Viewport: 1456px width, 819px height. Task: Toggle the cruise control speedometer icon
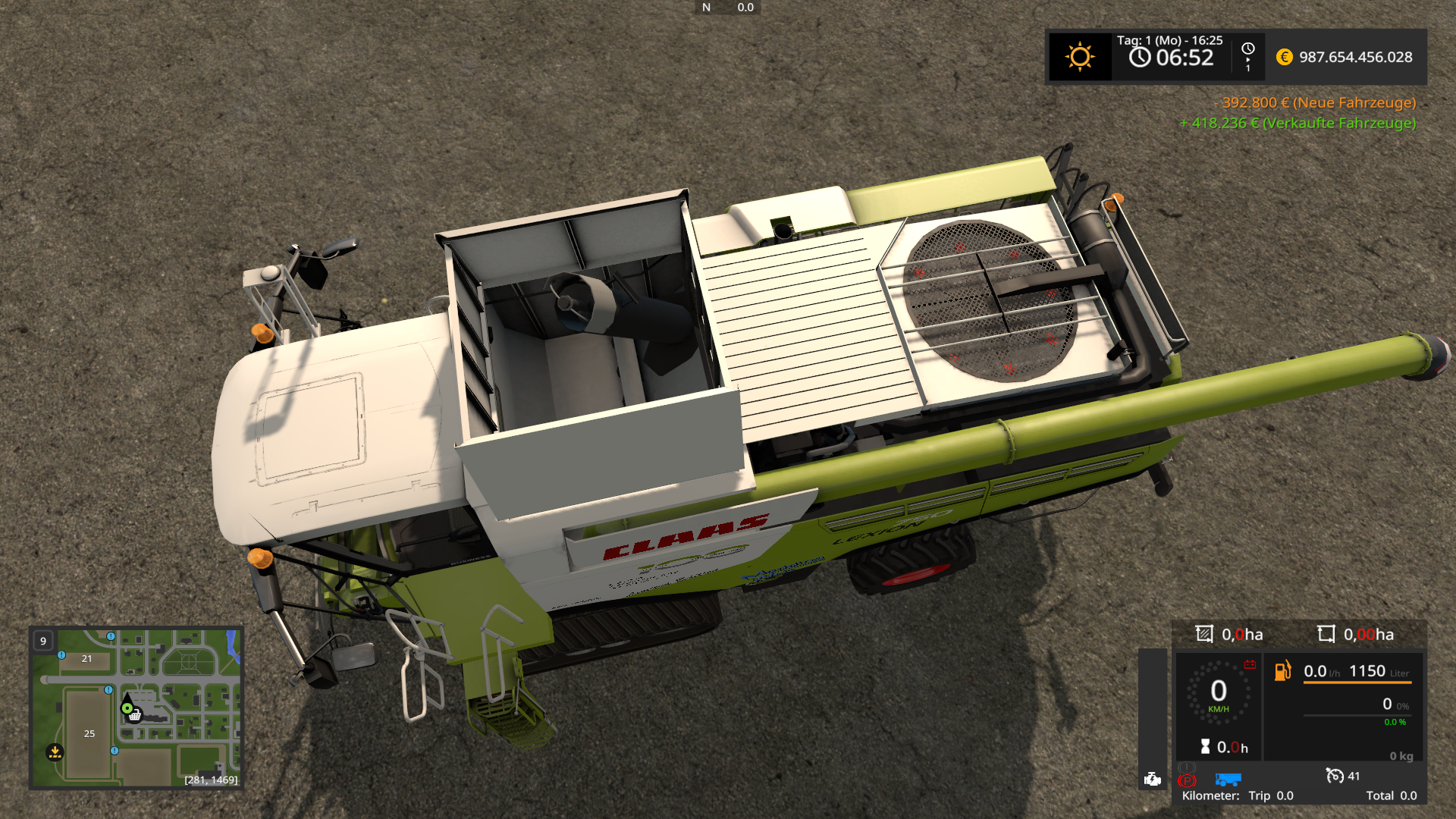click(x=1334, y=775)
